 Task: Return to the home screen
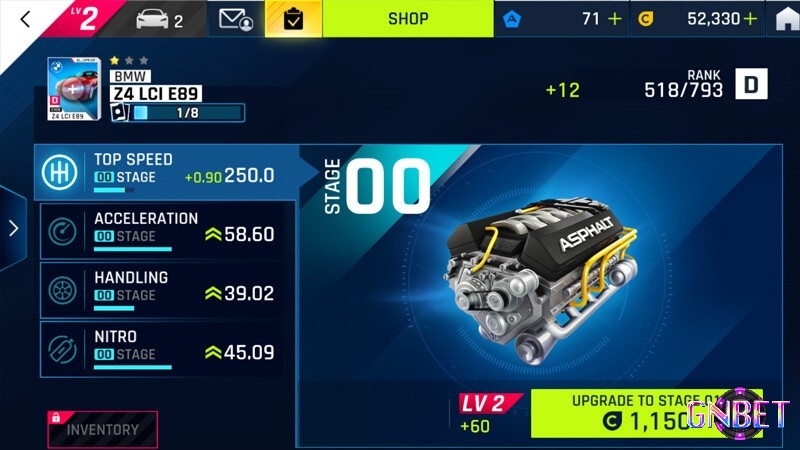tap(787, 19)
